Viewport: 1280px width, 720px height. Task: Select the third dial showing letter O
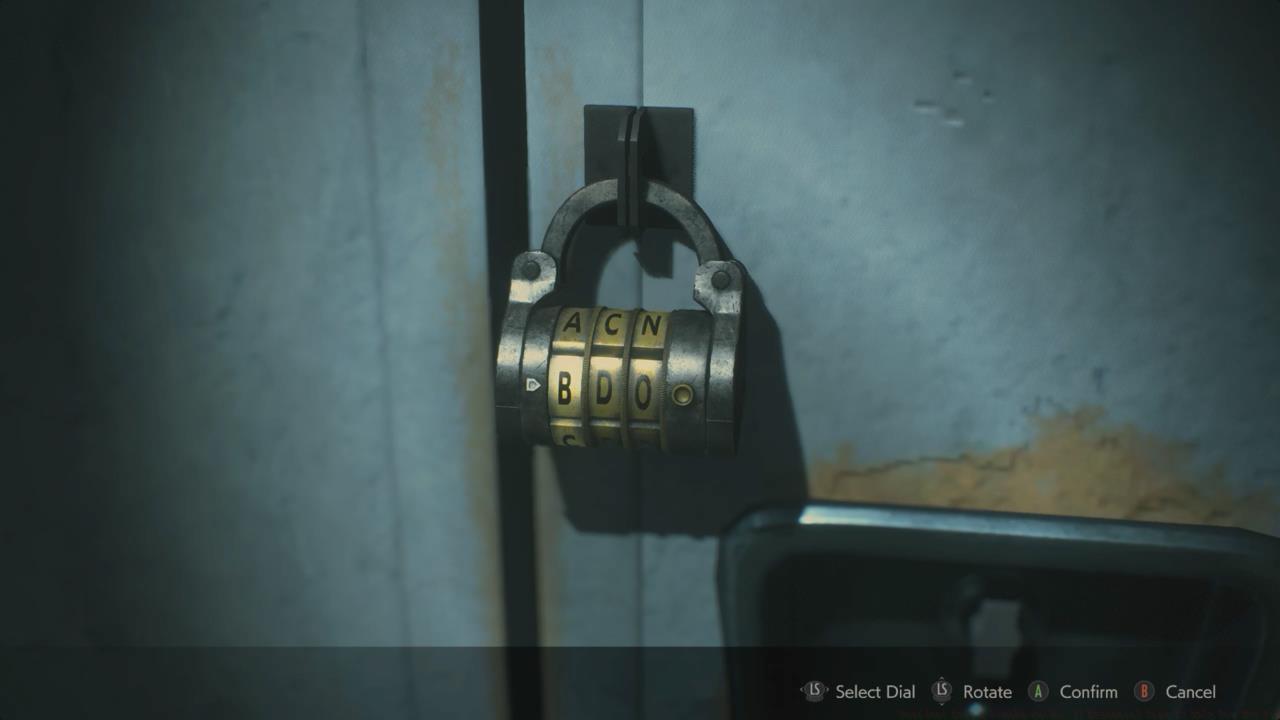pos(643,388)
